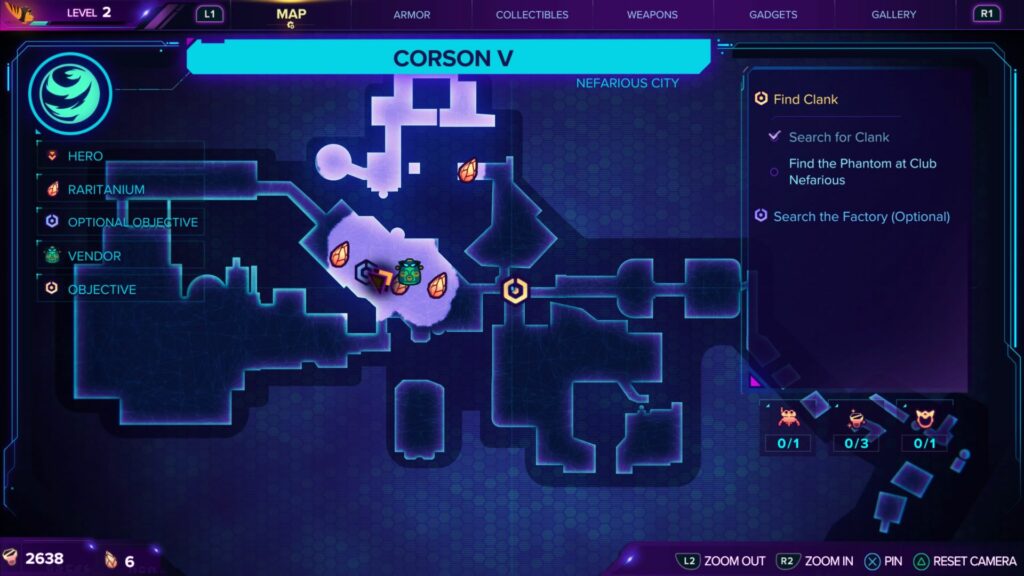Toggle the Hero legend entry

click(85, 156)
